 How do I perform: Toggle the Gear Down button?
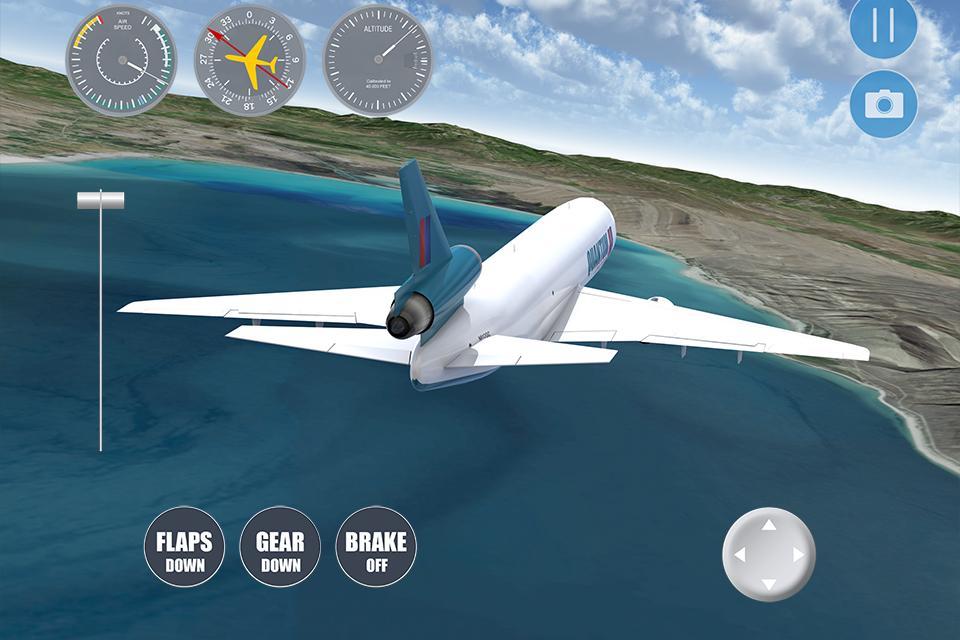tap(280, 547)
